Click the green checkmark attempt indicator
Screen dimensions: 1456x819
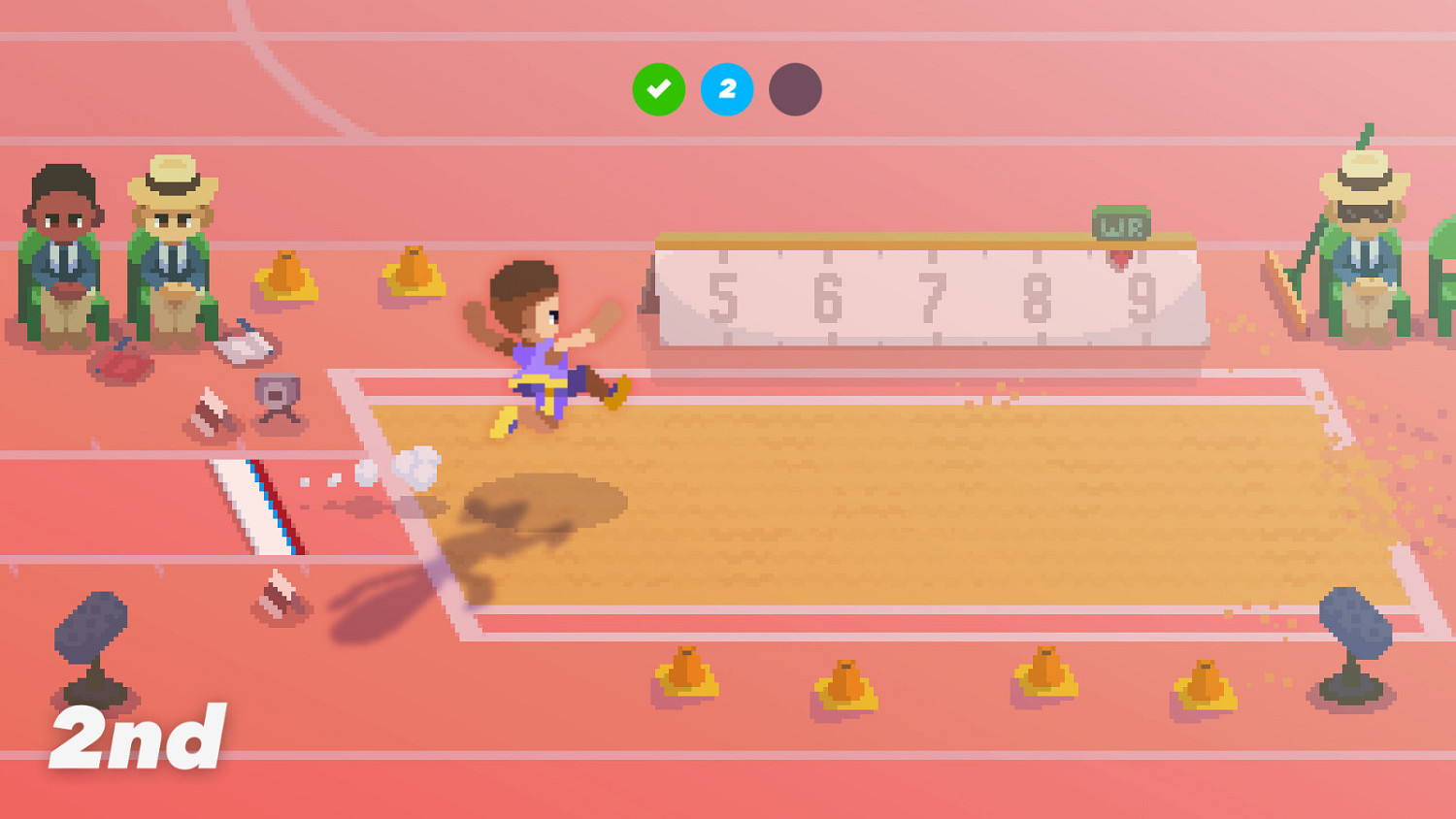[659, 89]
